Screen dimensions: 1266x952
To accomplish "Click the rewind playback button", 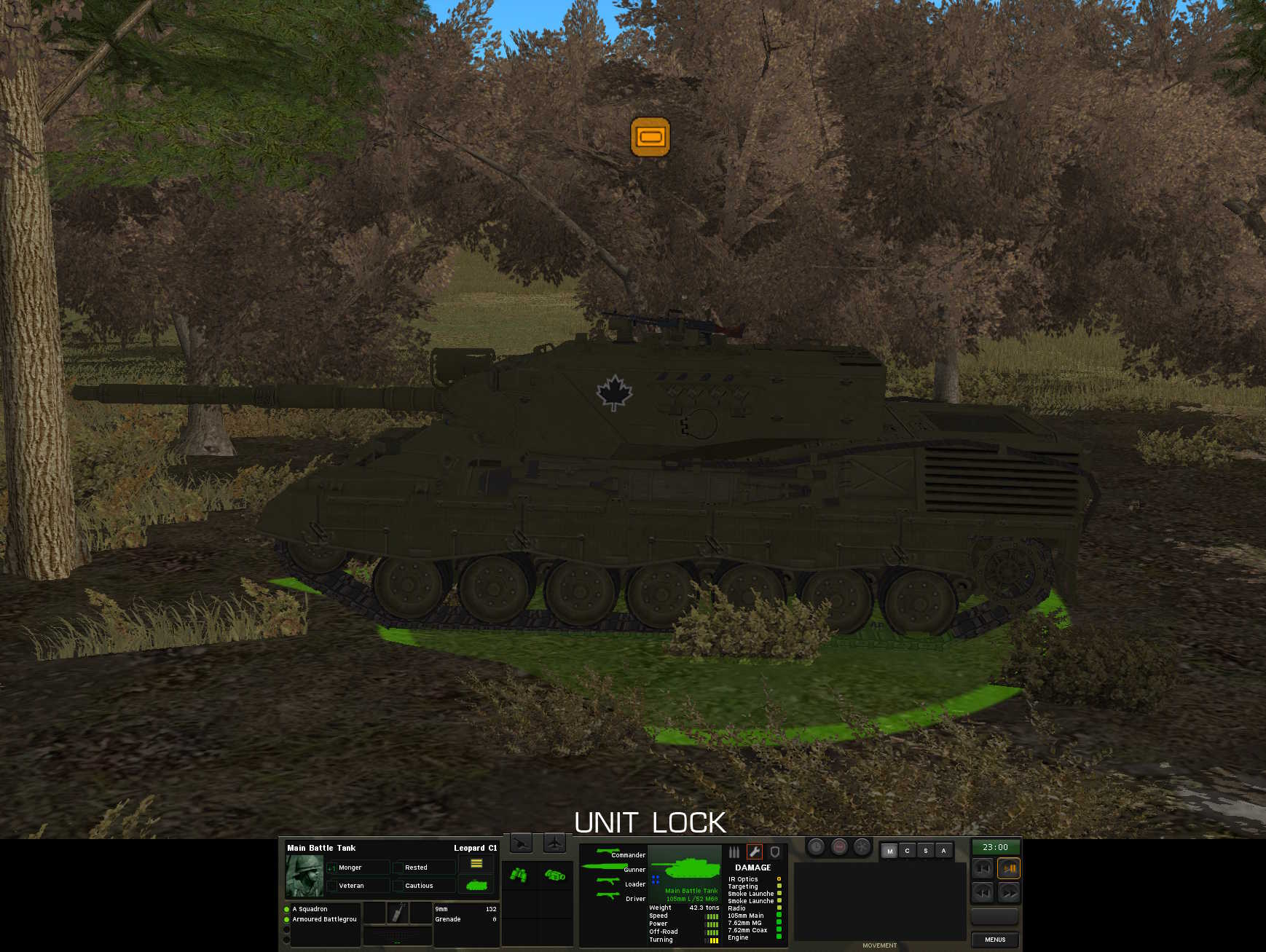I will point(983,892).
